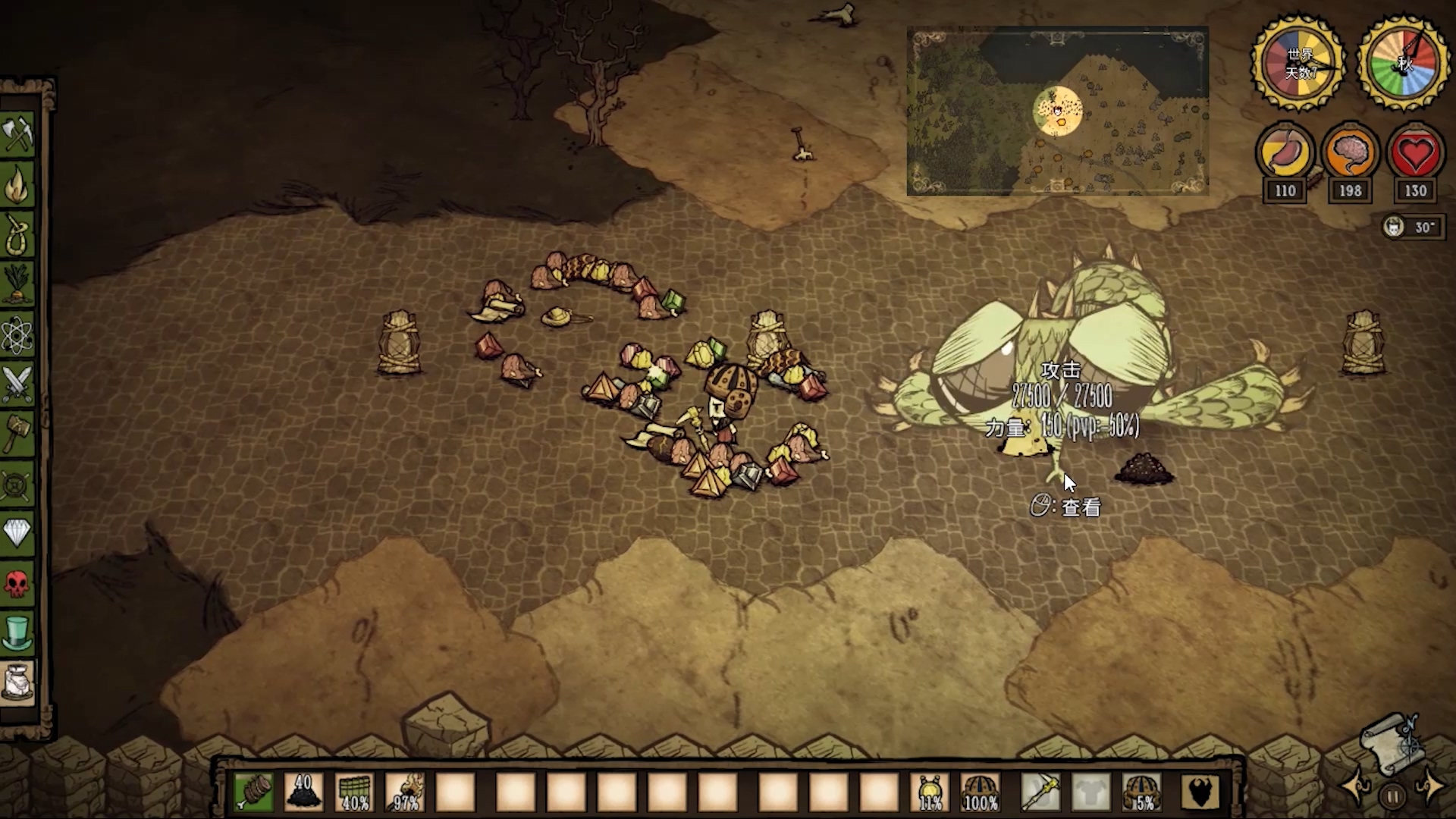Switch to the Food farming tab
The image size is (1456, 819).
point(18,284)
